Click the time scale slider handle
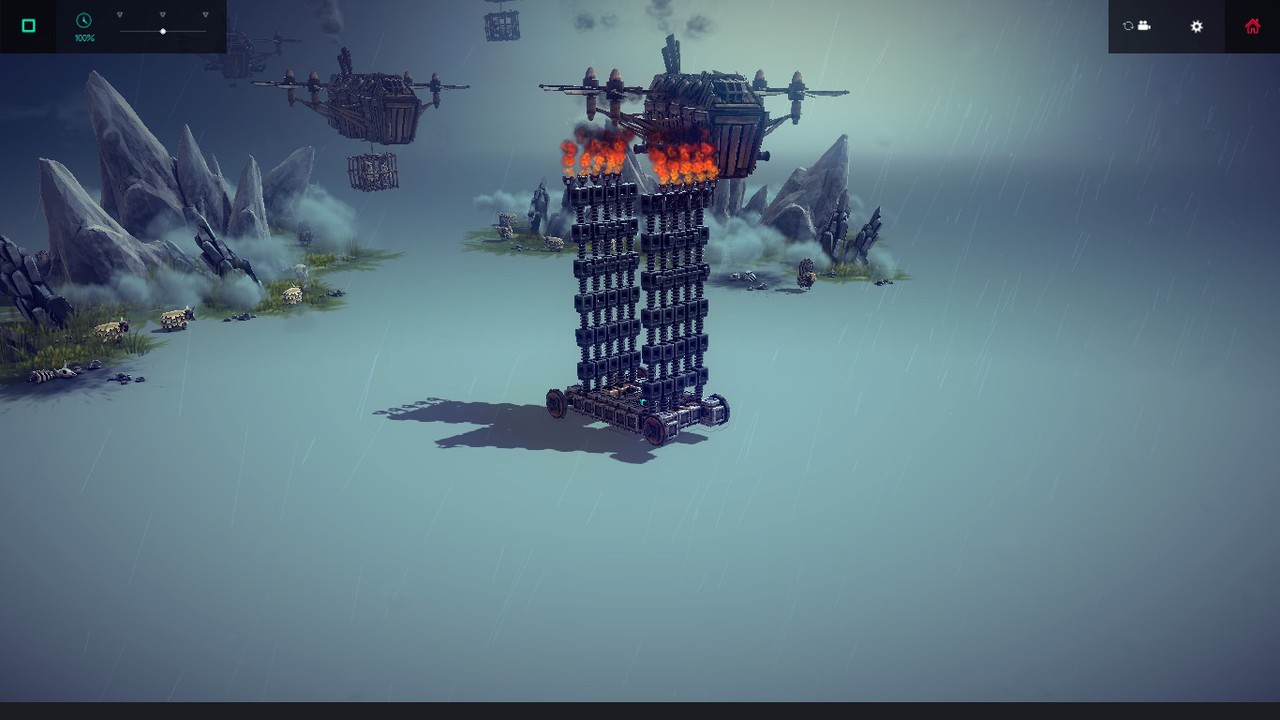This screenshot has height=720, width=1280. coord(163,32)
